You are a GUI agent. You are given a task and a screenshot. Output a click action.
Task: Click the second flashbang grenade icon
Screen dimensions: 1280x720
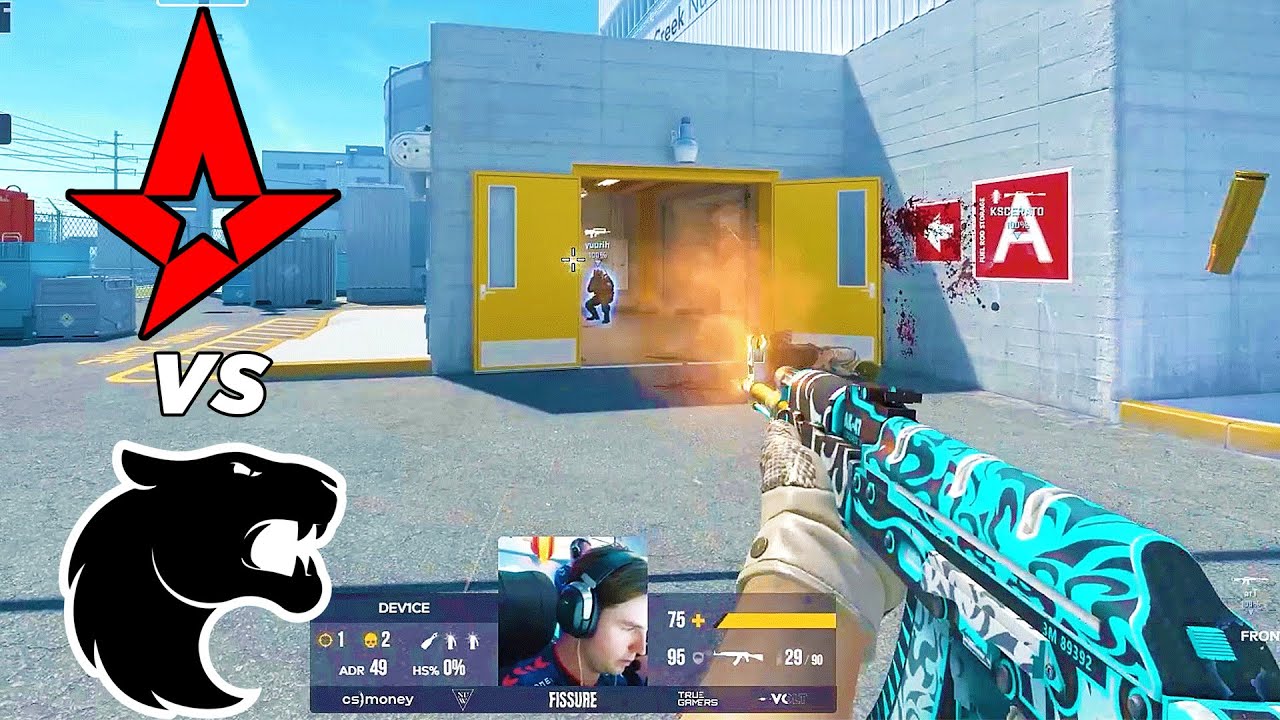tap(473, 638)
